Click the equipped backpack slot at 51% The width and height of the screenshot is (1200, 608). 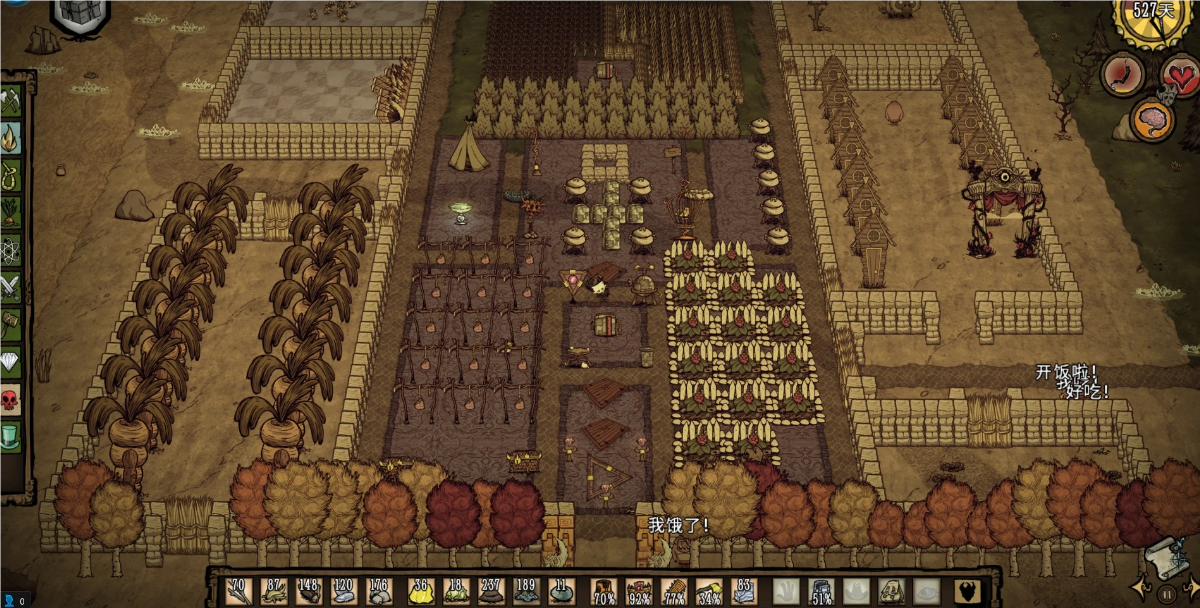[821, 590]
